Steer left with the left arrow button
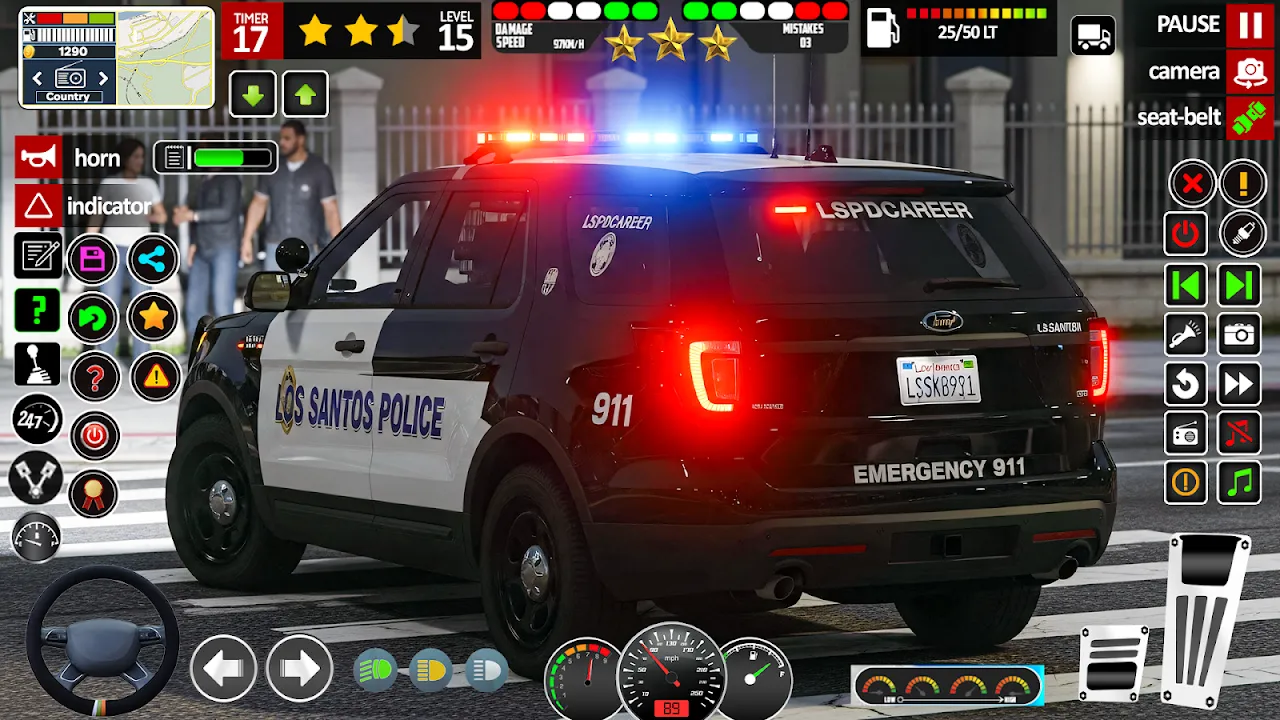 pyautogui.click(x=223, y=668)
